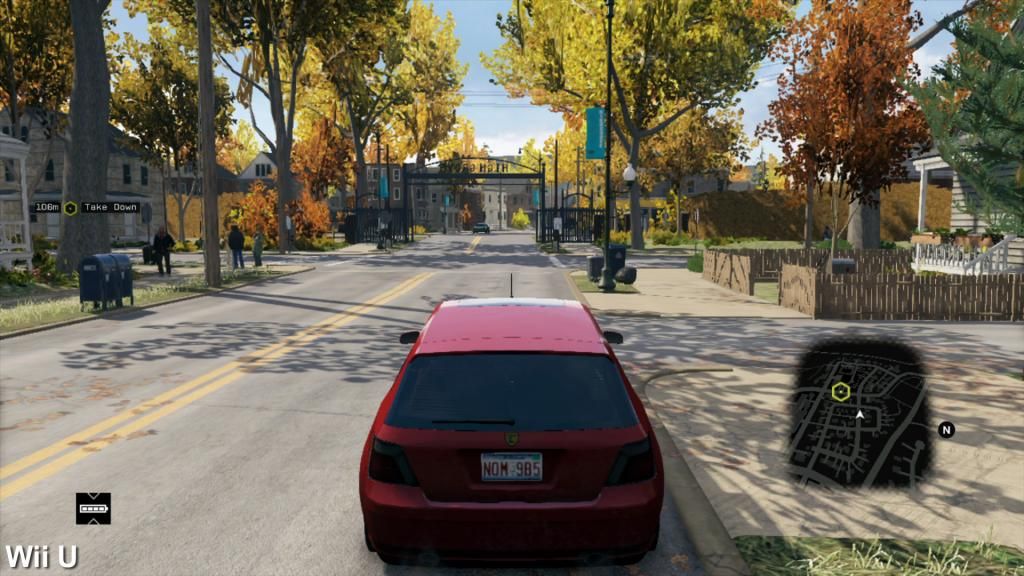This screenshot has width=1024, height=576.
Task: Select the Take Down objective marker
Action: [x=71, y=208]
